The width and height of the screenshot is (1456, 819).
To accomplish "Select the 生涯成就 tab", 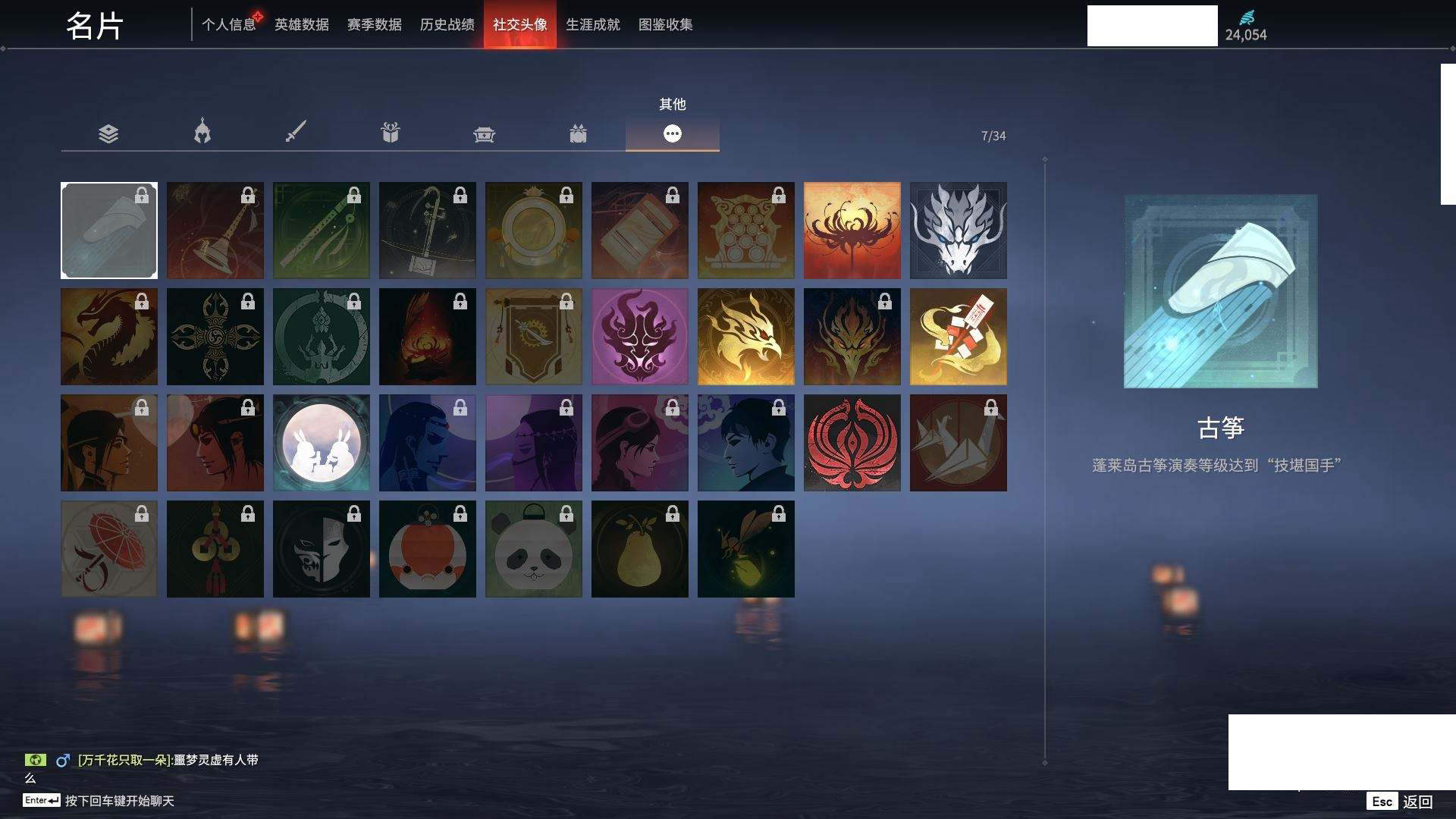I will 592,24.
